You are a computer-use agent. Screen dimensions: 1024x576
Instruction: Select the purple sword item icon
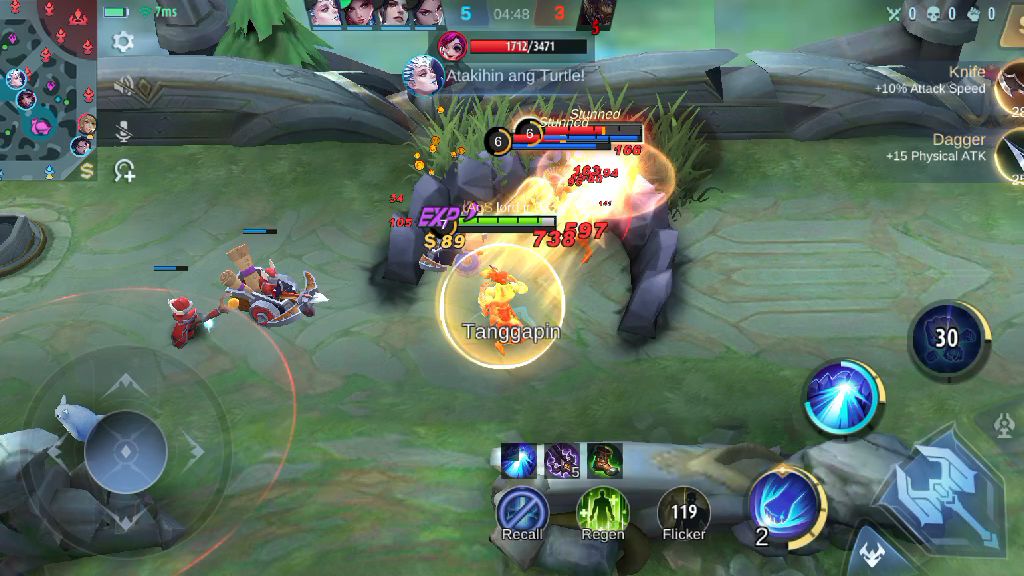click(562, 461)
